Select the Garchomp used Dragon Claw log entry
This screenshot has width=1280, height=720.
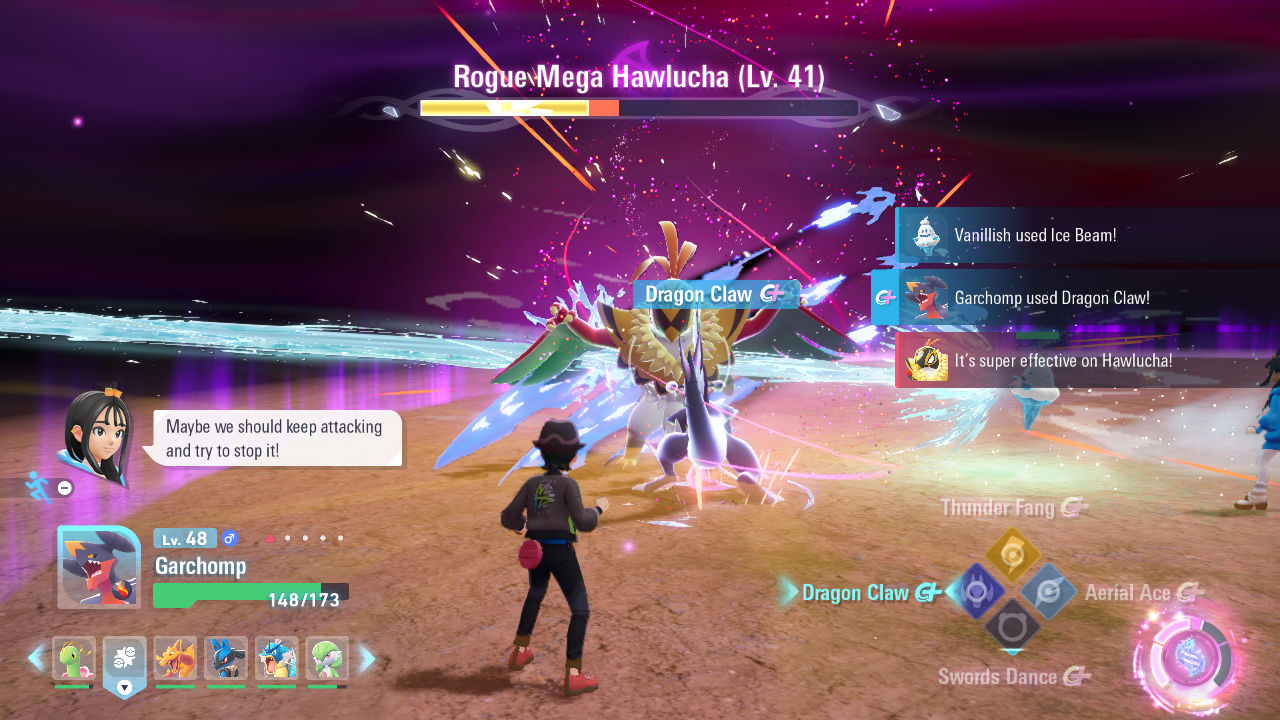[1075, 298]
